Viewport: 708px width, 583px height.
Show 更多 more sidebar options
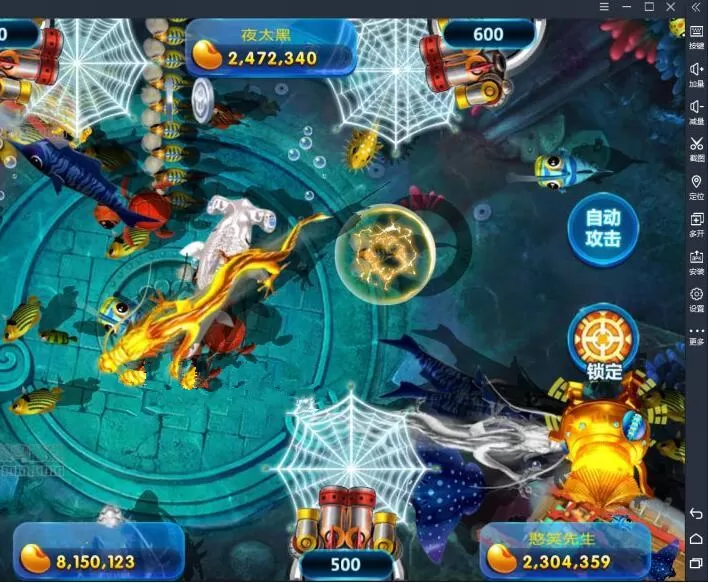[696, 335]
